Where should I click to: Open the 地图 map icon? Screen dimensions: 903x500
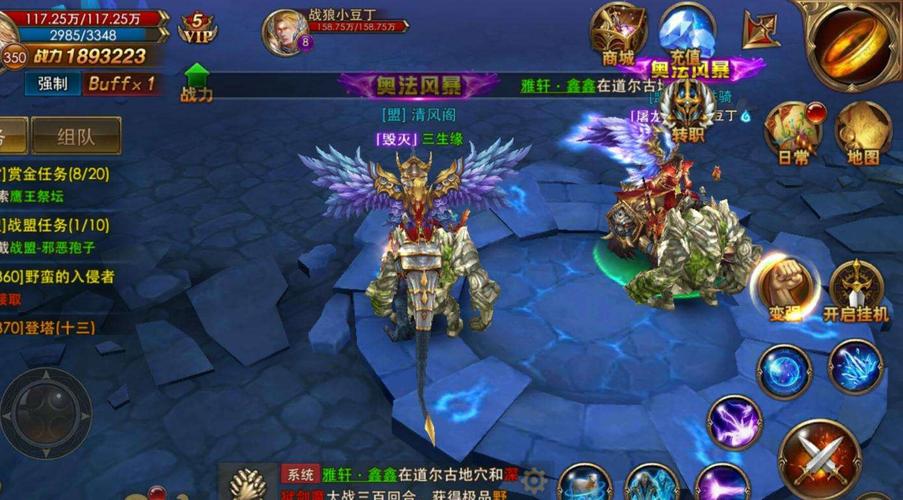coord(862,131)
